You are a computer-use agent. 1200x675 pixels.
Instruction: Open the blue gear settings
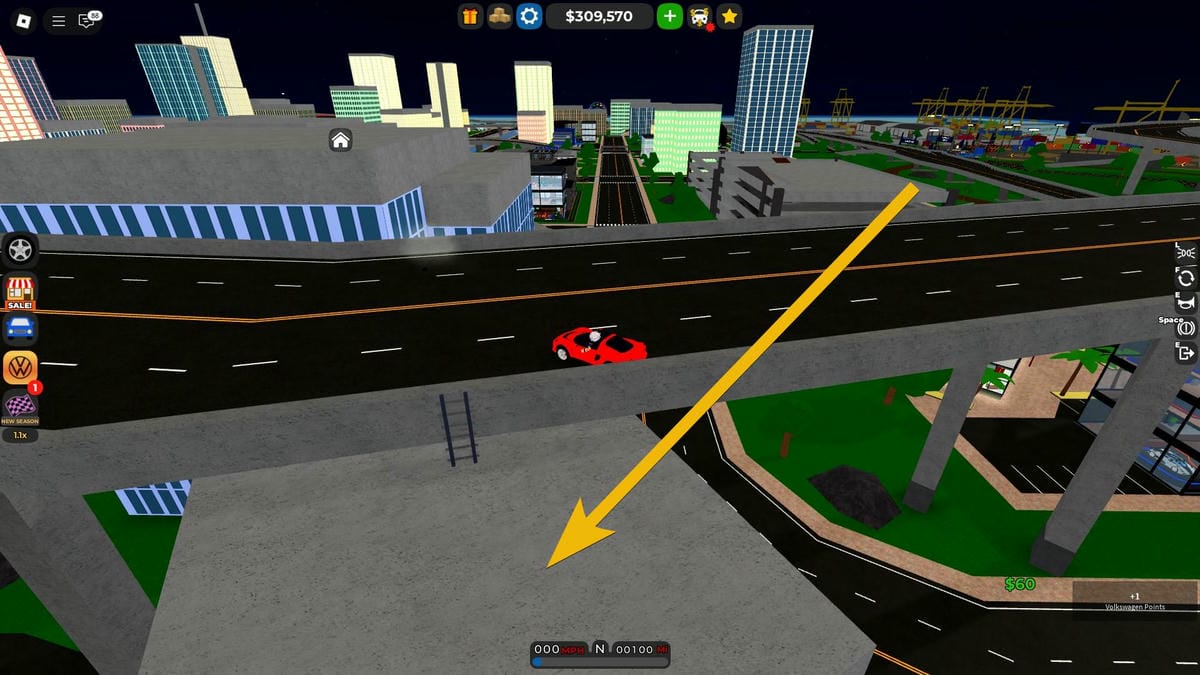(x=528, y=16)
